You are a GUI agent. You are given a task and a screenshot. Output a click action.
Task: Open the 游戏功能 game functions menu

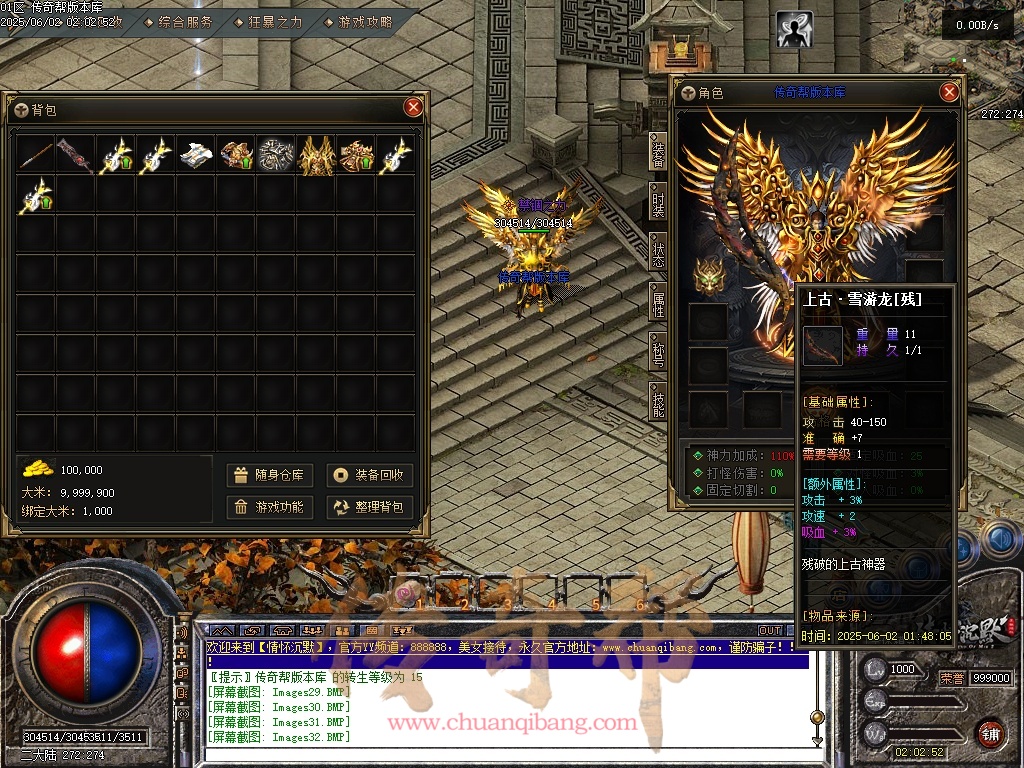[x=270, y=507]
